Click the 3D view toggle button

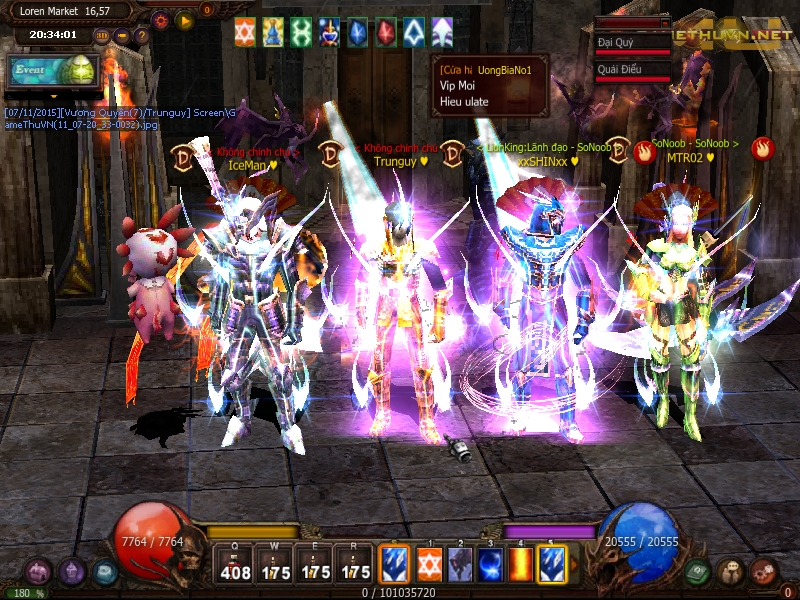pos(101,36)
